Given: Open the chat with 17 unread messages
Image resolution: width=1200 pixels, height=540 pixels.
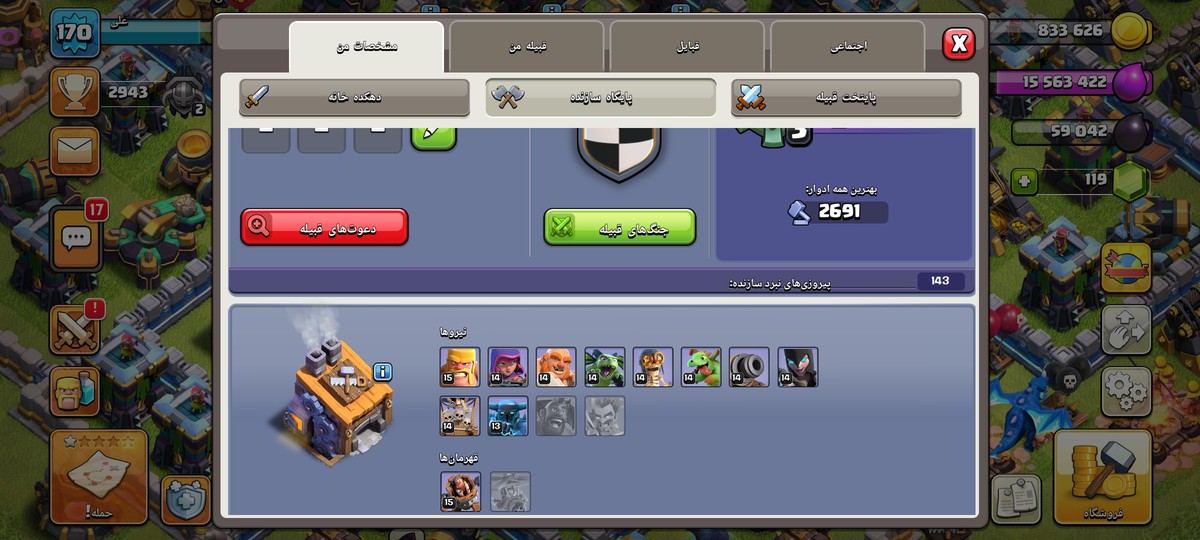Looking at the screenshot, I should (77, 236).
